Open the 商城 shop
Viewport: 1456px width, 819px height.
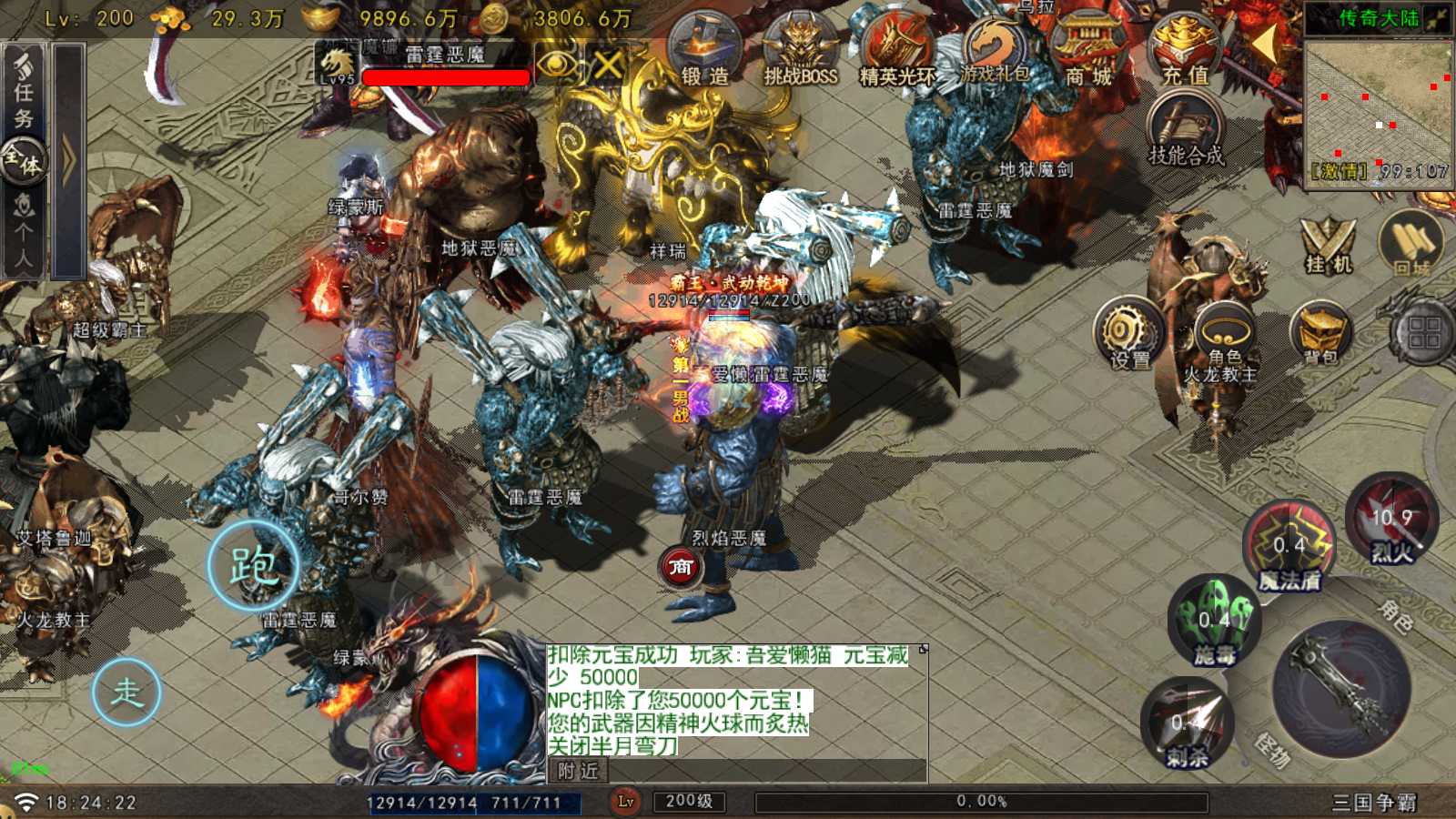pyautogui.click(x=1089, y=52)
